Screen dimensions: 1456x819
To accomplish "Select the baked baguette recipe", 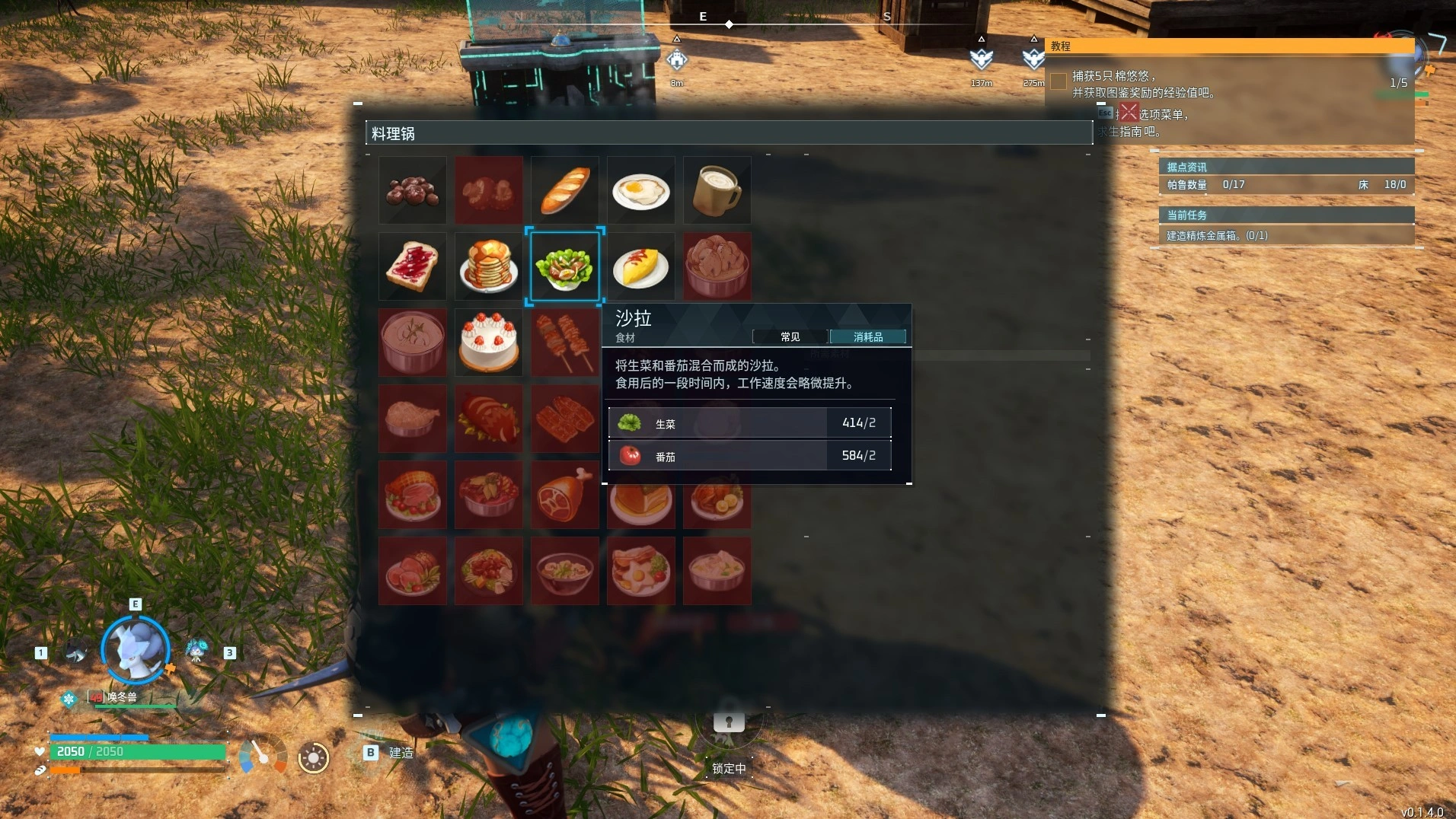I will 564,190.
